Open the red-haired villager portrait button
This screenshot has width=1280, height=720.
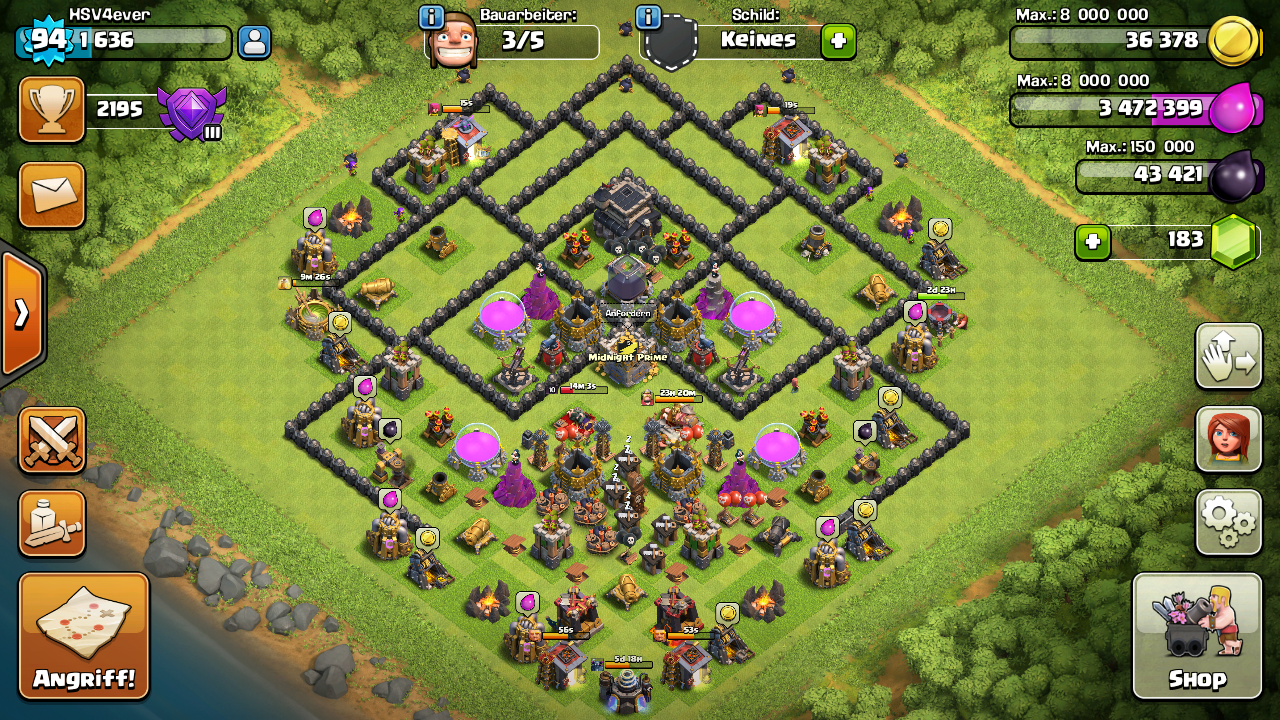[x=1228, y=439]
